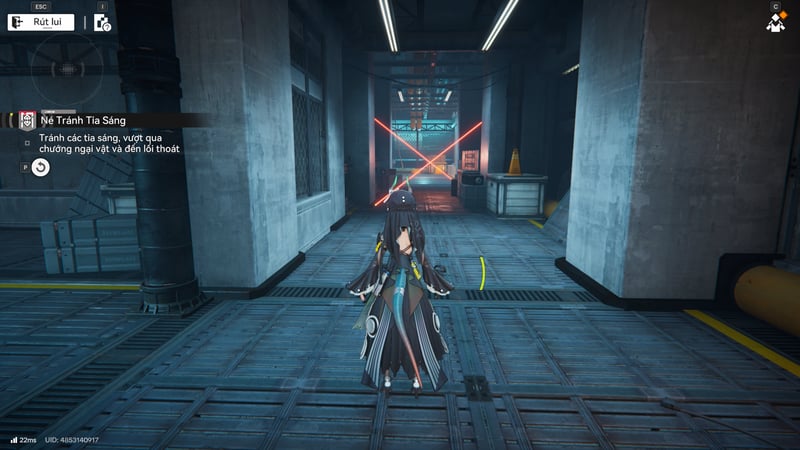800x450 pixels.
Task: Click the Rút lui exit button
Action: click(41, 22)
